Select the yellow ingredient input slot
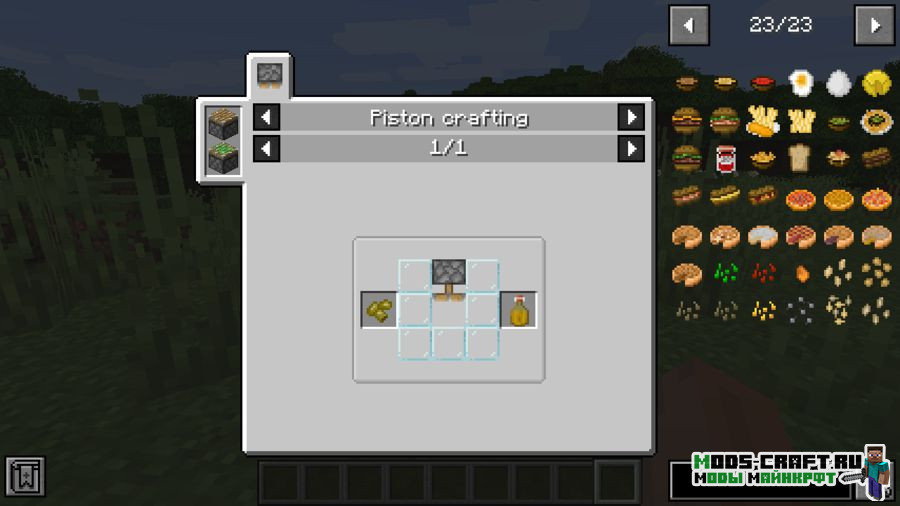The height and width of the screenshot is (506, 900). 379,310
